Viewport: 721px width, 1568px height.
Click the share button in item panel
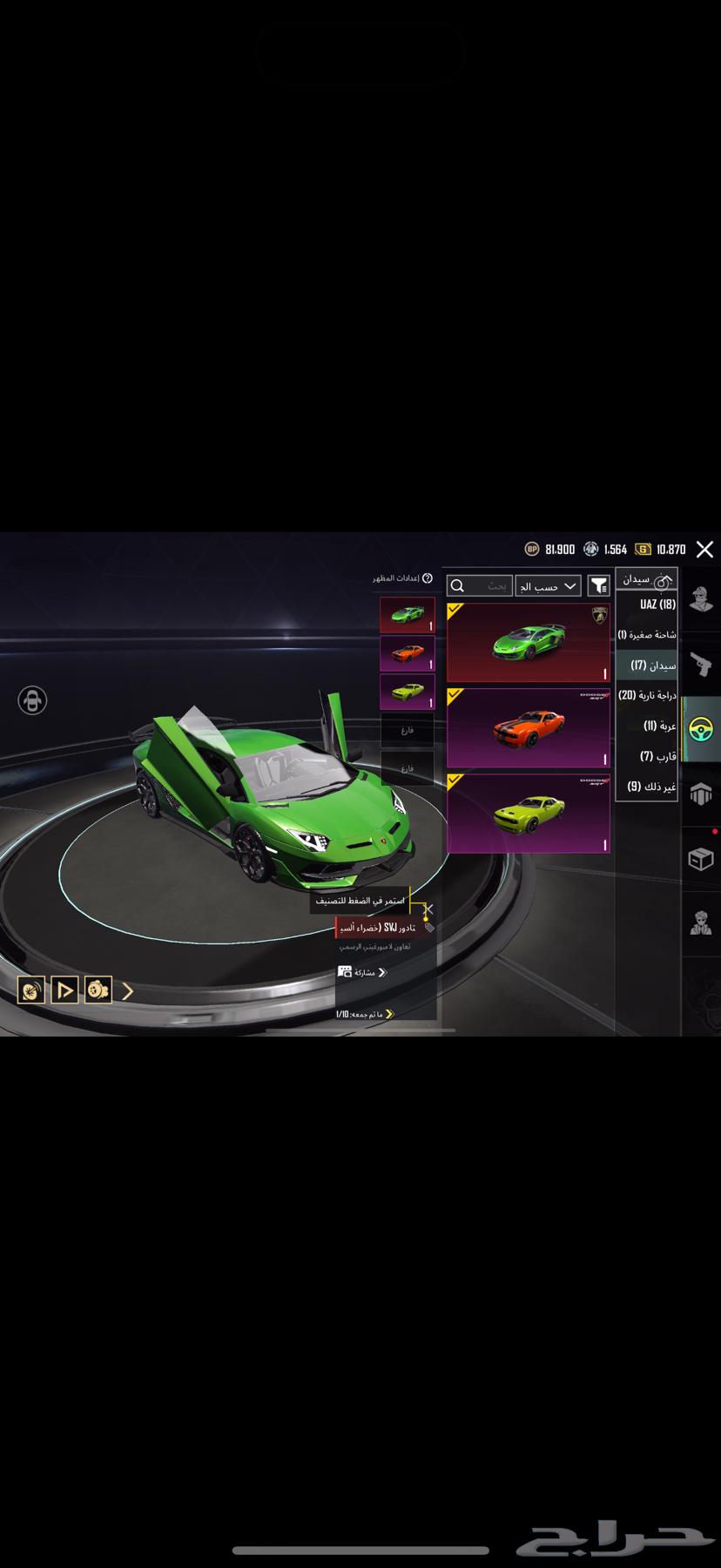pyautogui.click(x=361, y=972)
